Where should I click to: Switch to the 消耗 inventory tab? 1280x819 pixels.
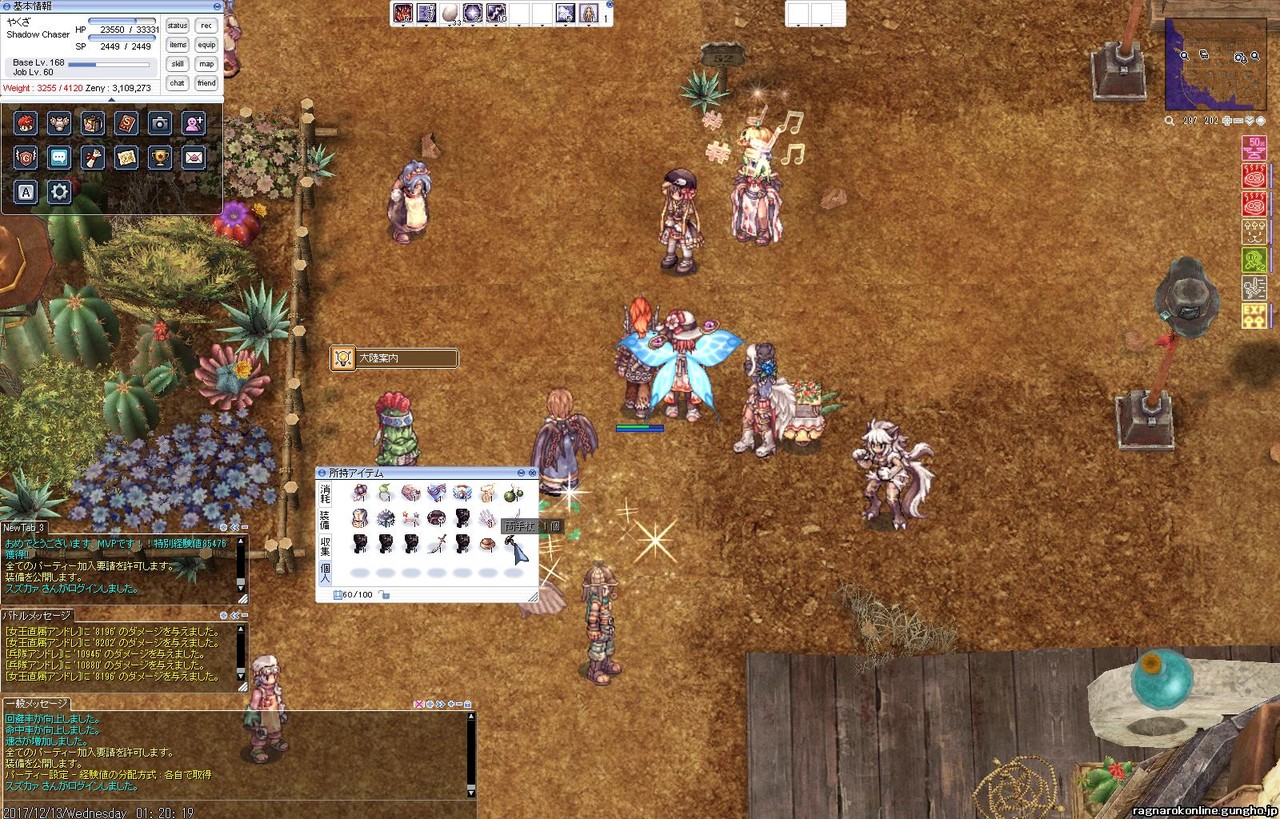click(x=325, y=493)
